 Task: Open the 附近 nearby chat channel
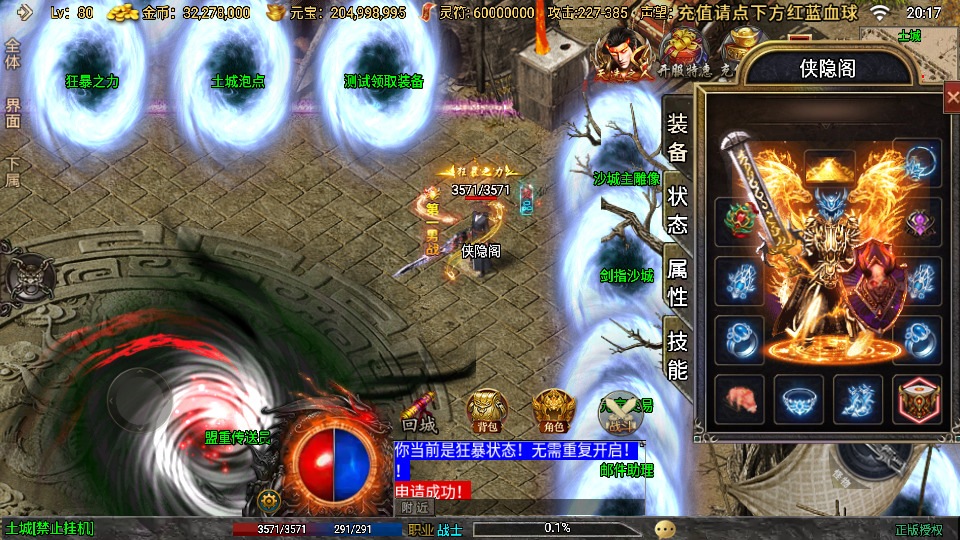(416, 507)
